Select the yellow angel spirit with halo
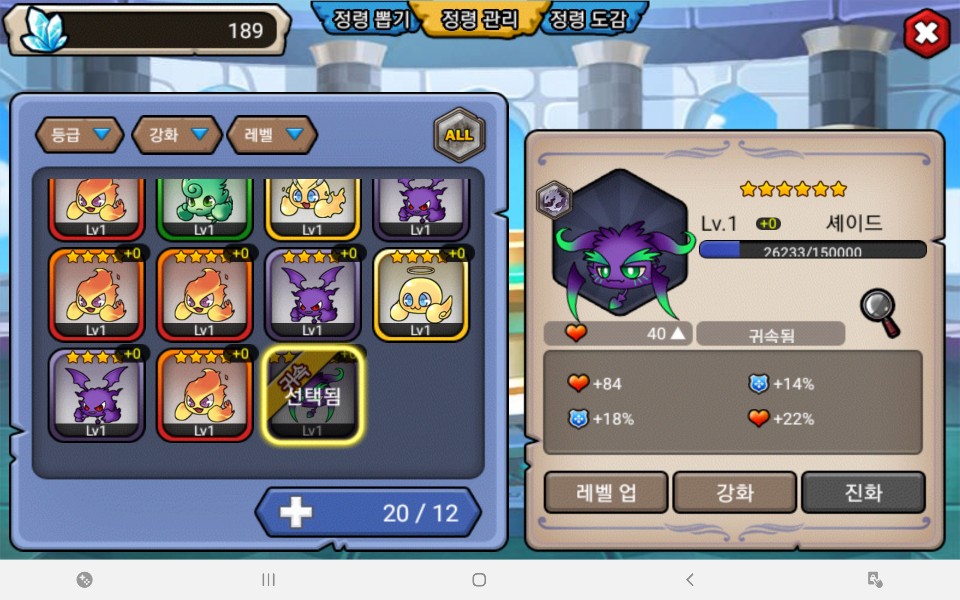This screenshot has width=960, height=600. click(420, 295)
